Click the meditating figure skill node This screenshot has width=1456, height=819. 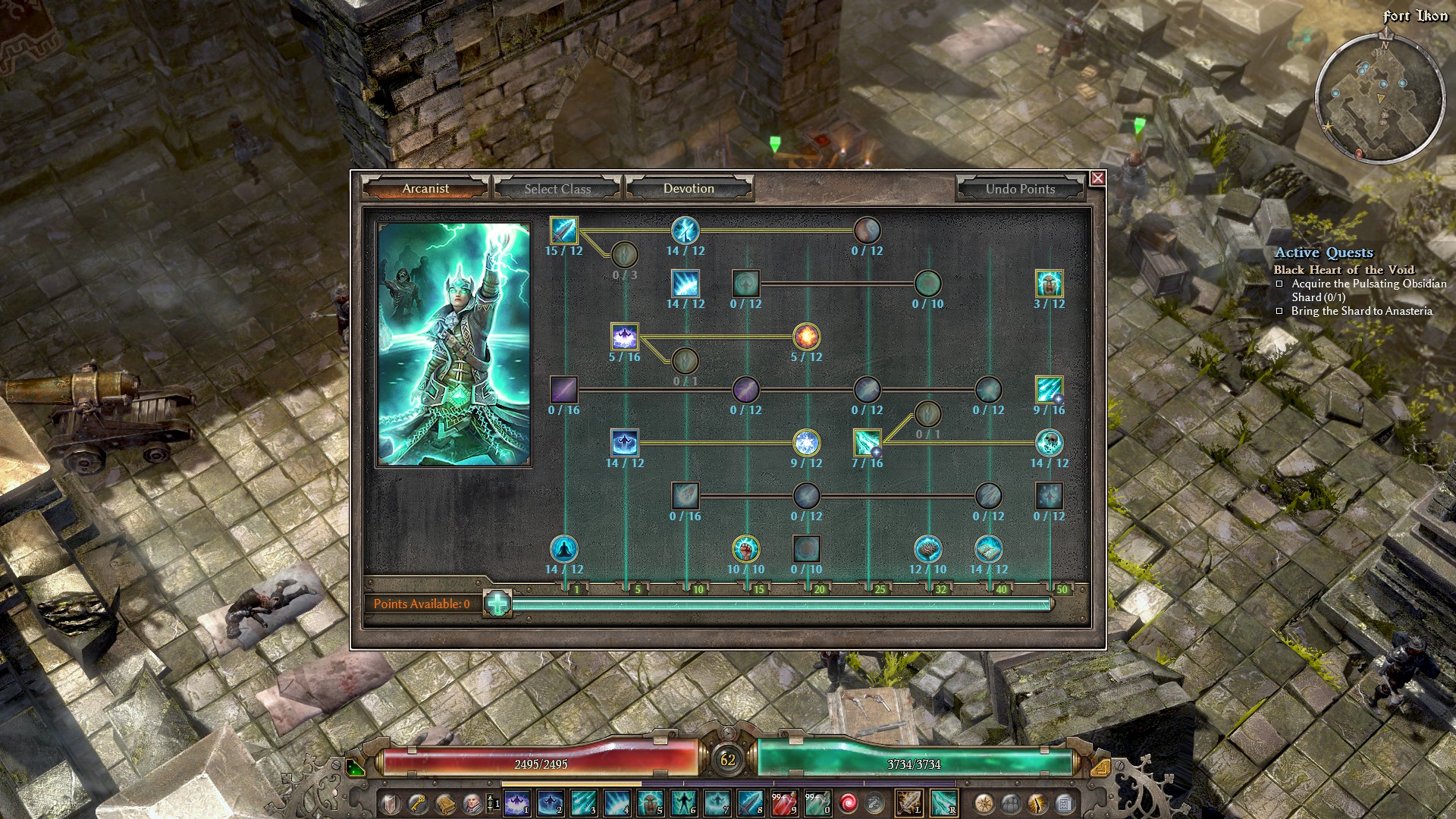(563, 548)
